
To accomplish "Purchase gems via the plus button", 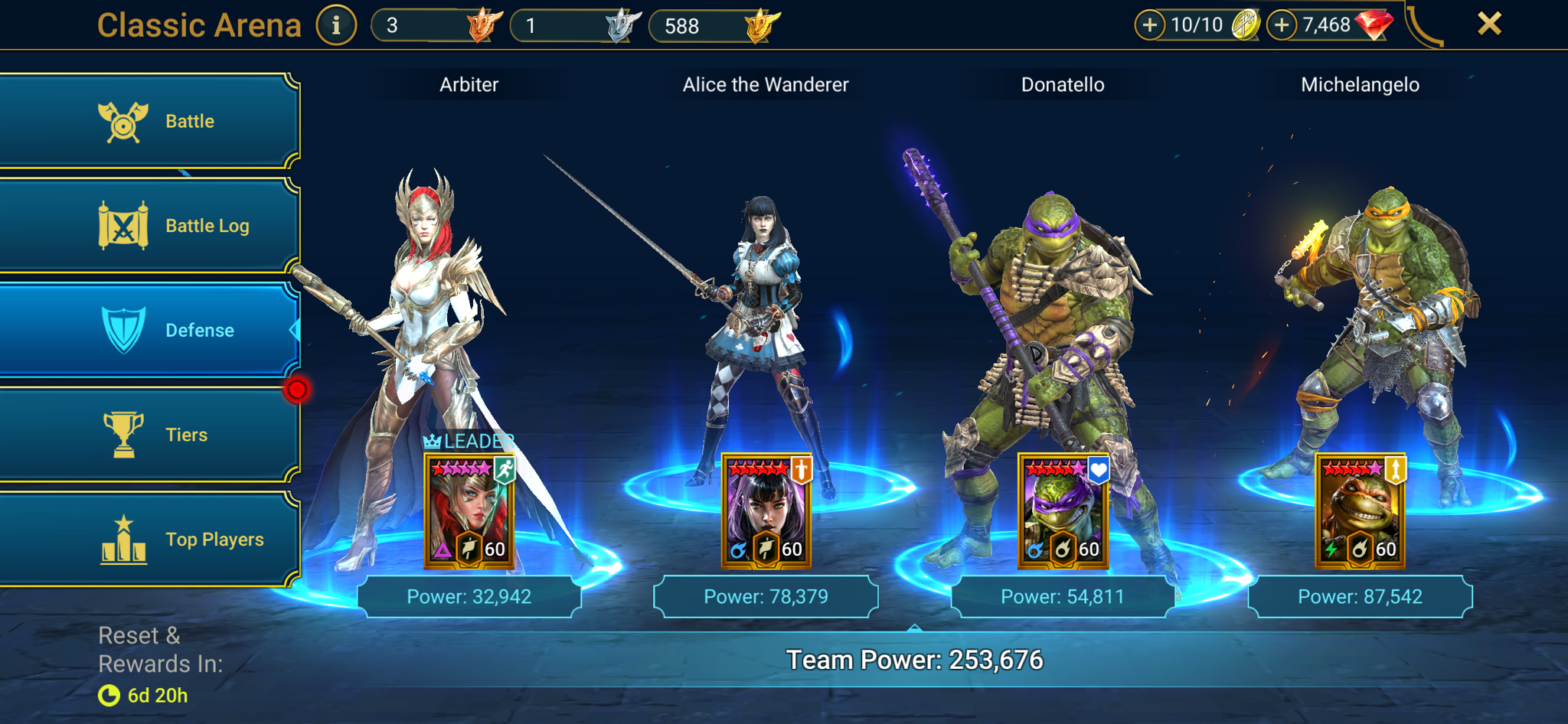I will coord(1282,24).
